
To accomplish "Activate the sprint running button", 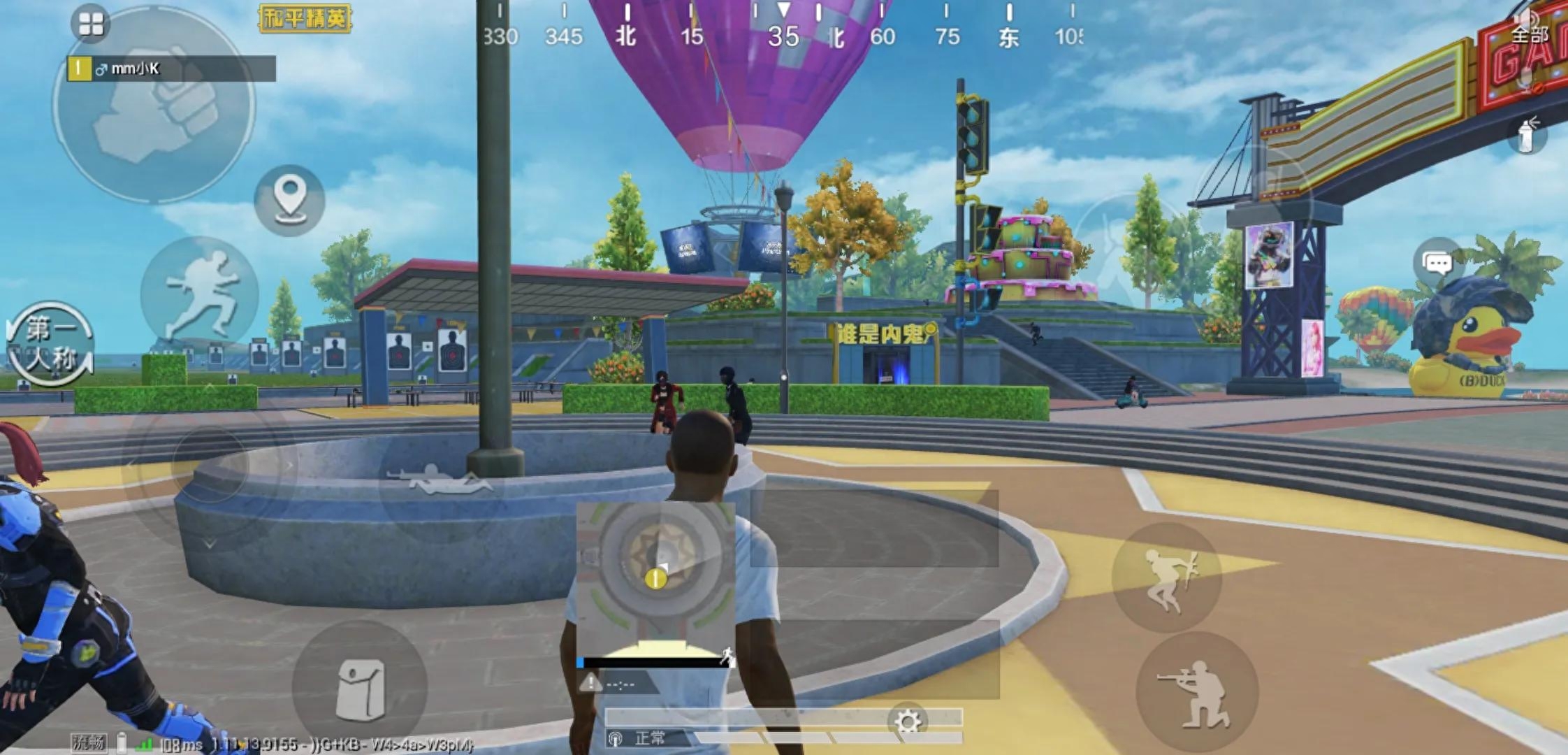I will coord(201,294).
